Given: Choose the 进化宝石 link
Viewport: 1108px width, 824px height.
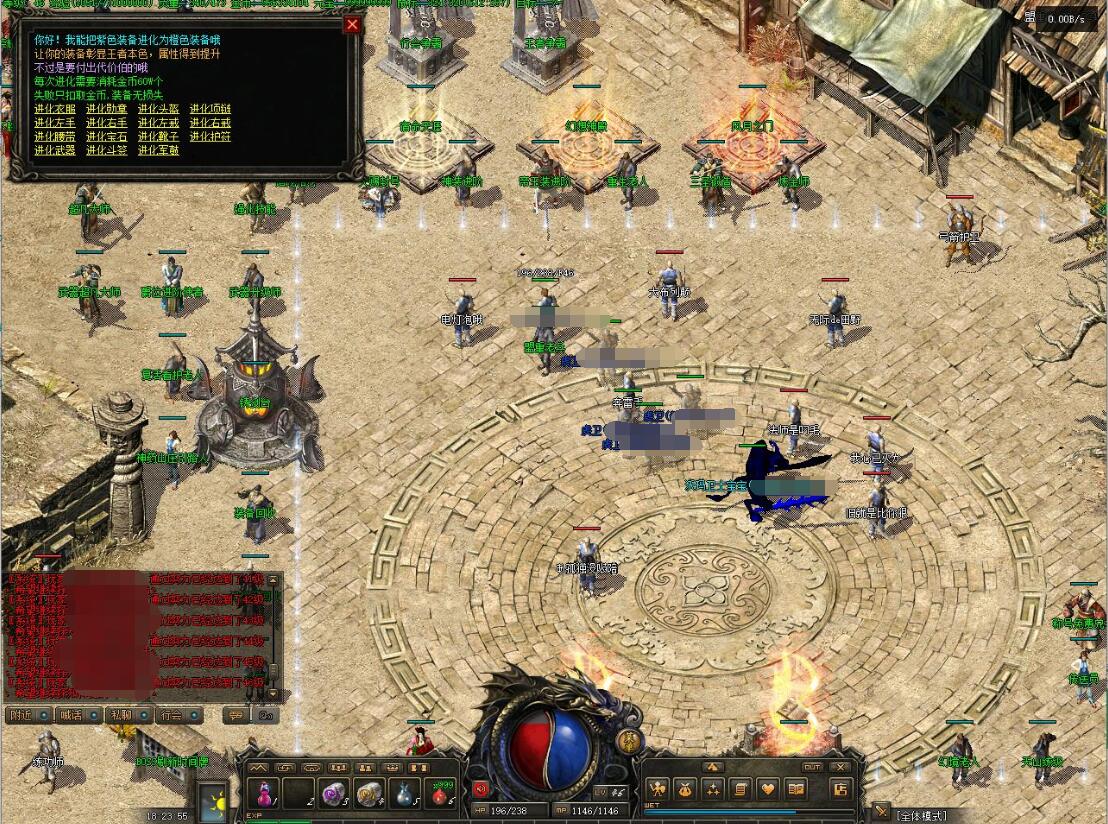Looking at the screenshot, I should point(107,137).
